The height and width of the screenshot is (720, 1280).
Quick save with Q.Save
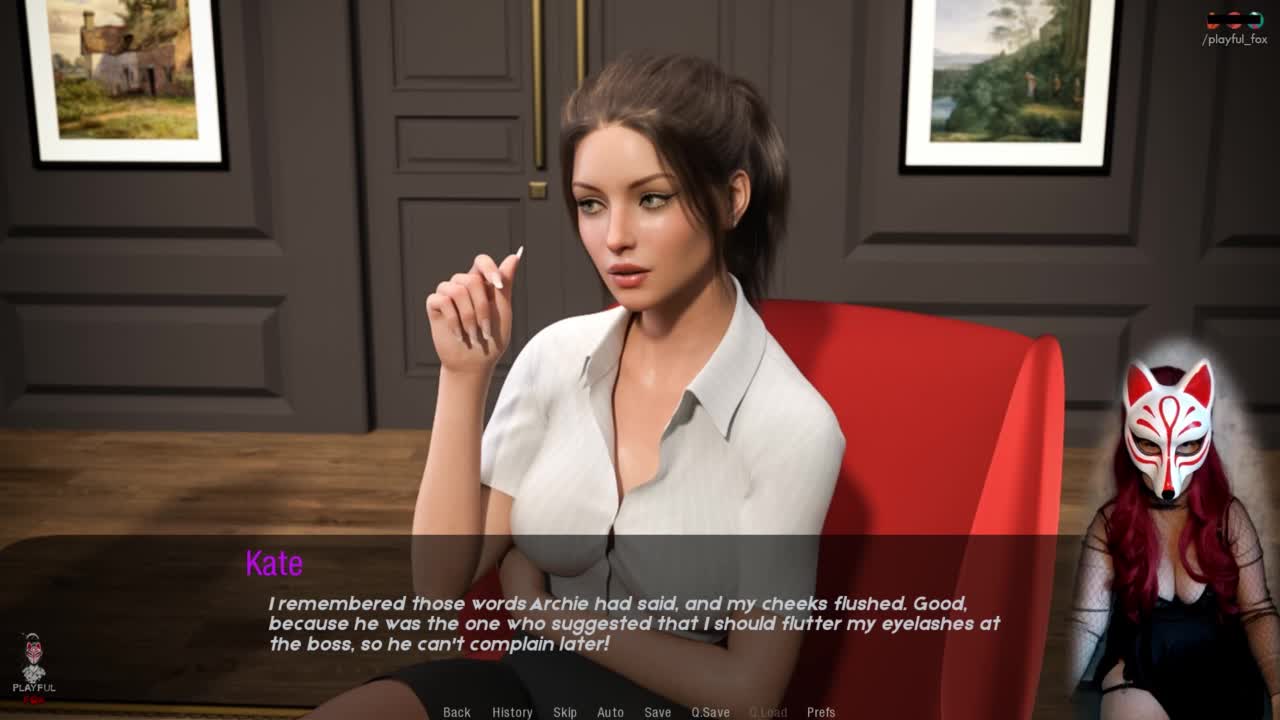(x=710, y=712)
